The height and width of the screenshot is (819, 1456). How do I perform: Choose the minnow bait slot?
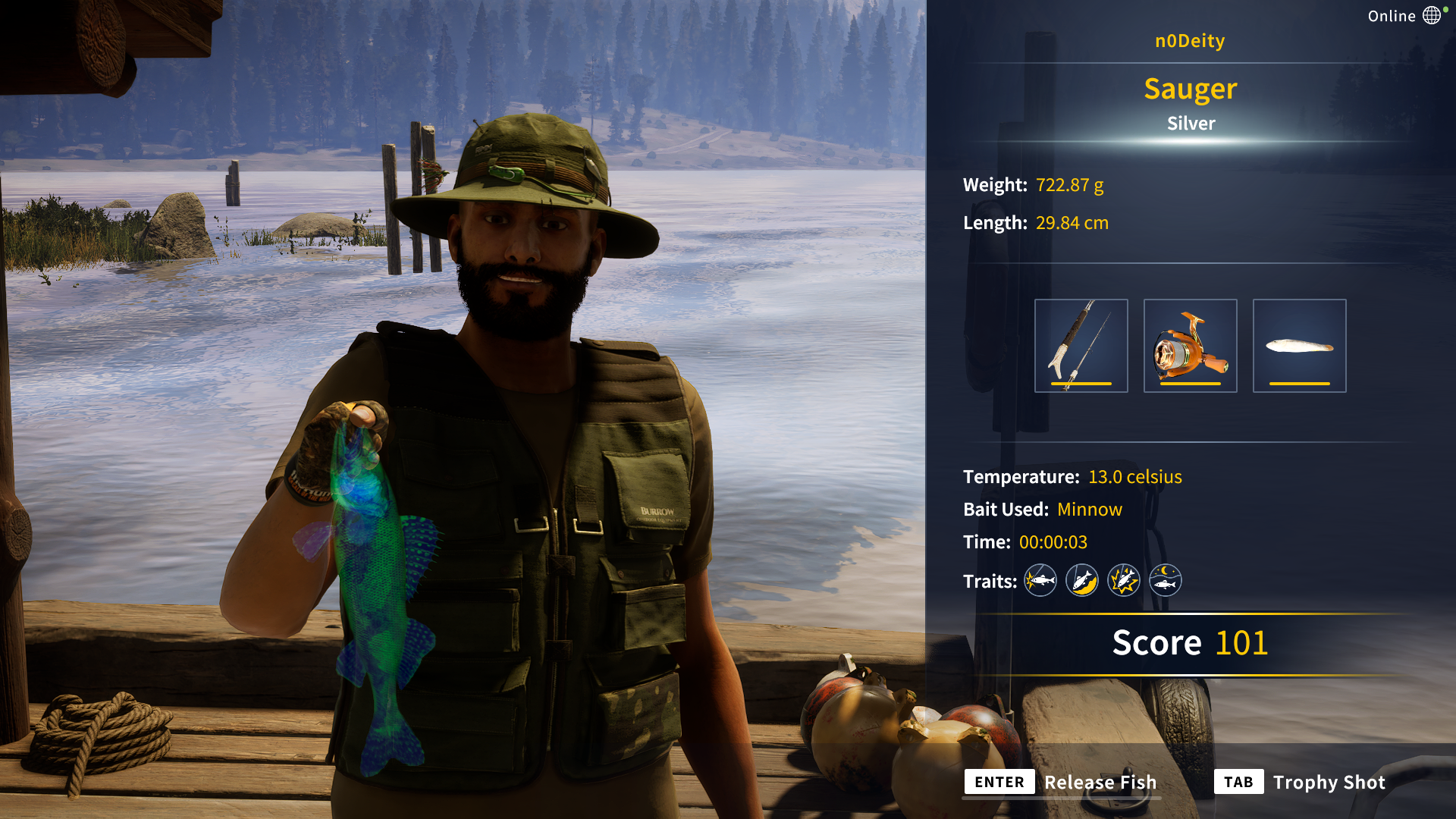1299,346
